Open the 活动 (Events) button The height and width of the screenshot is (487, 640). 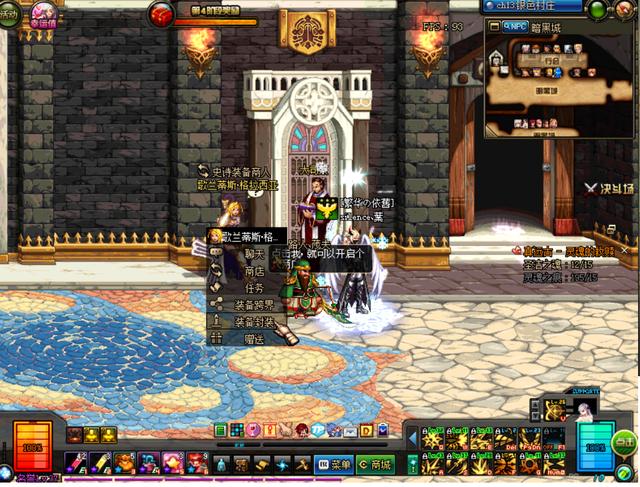[x=8, y=14]
